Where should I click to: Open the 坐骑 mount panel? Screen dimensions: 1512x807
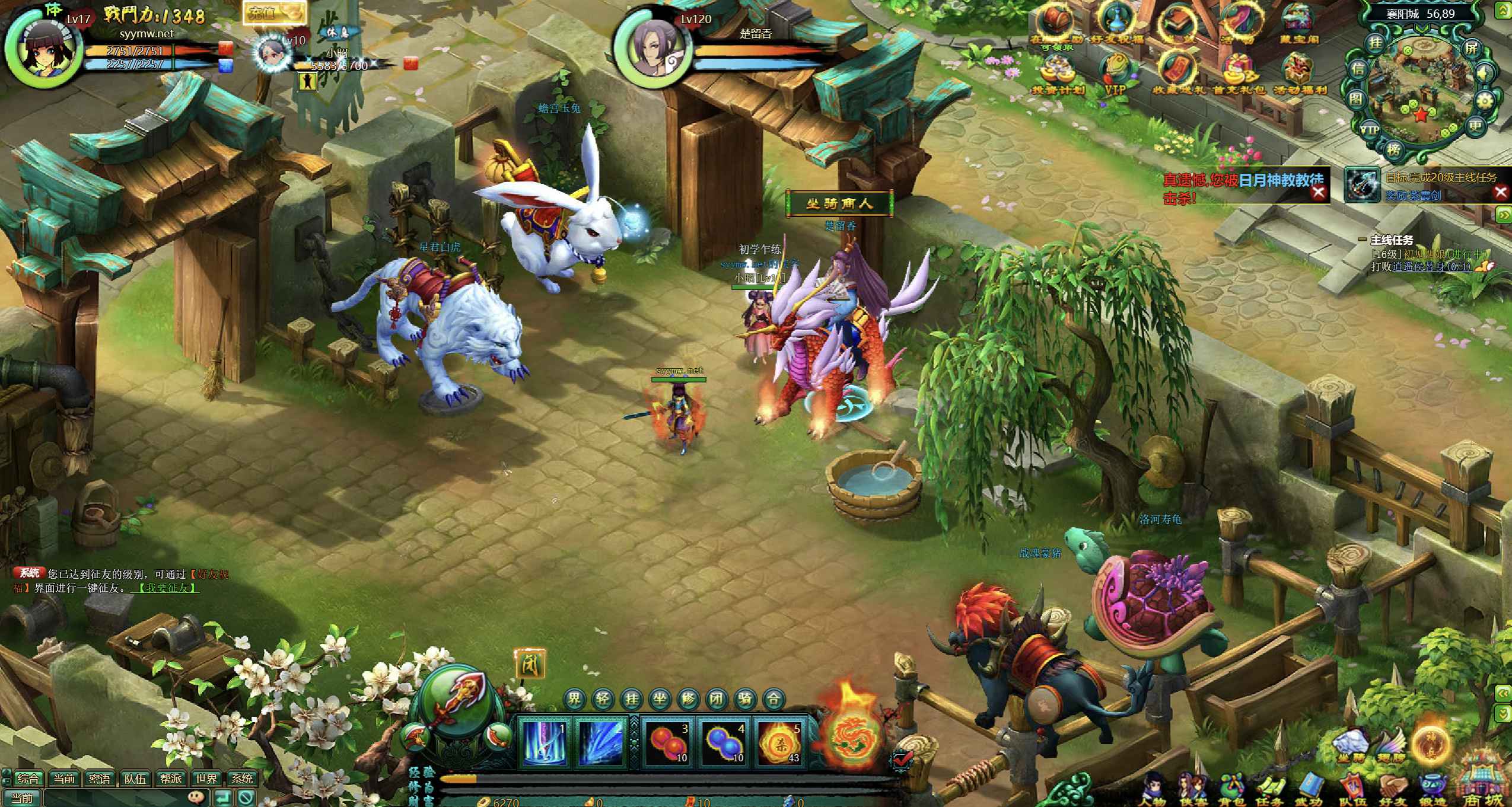[1348, 746]
